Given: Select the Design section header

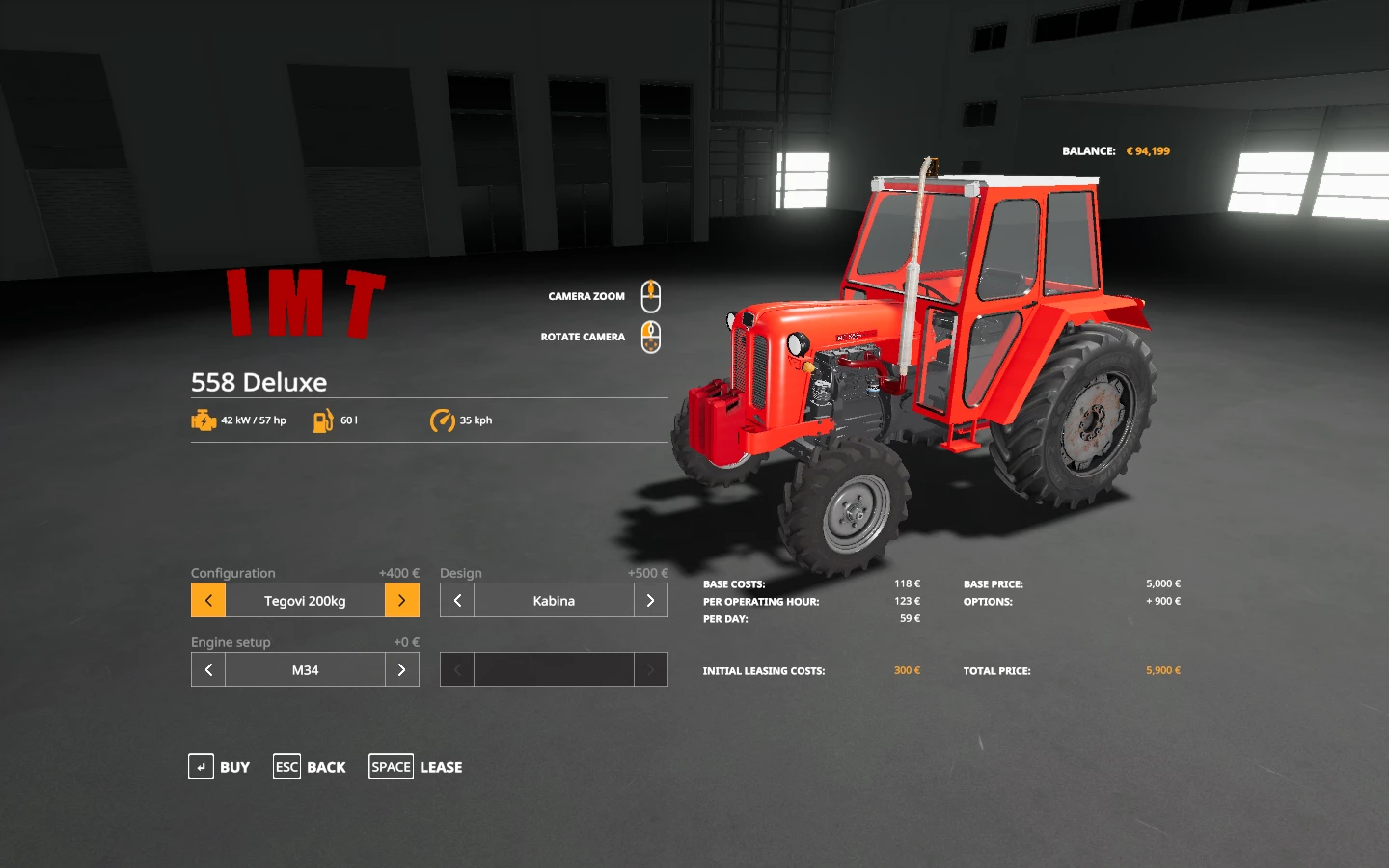Looking at the screenshot, I should coord(460,572).
